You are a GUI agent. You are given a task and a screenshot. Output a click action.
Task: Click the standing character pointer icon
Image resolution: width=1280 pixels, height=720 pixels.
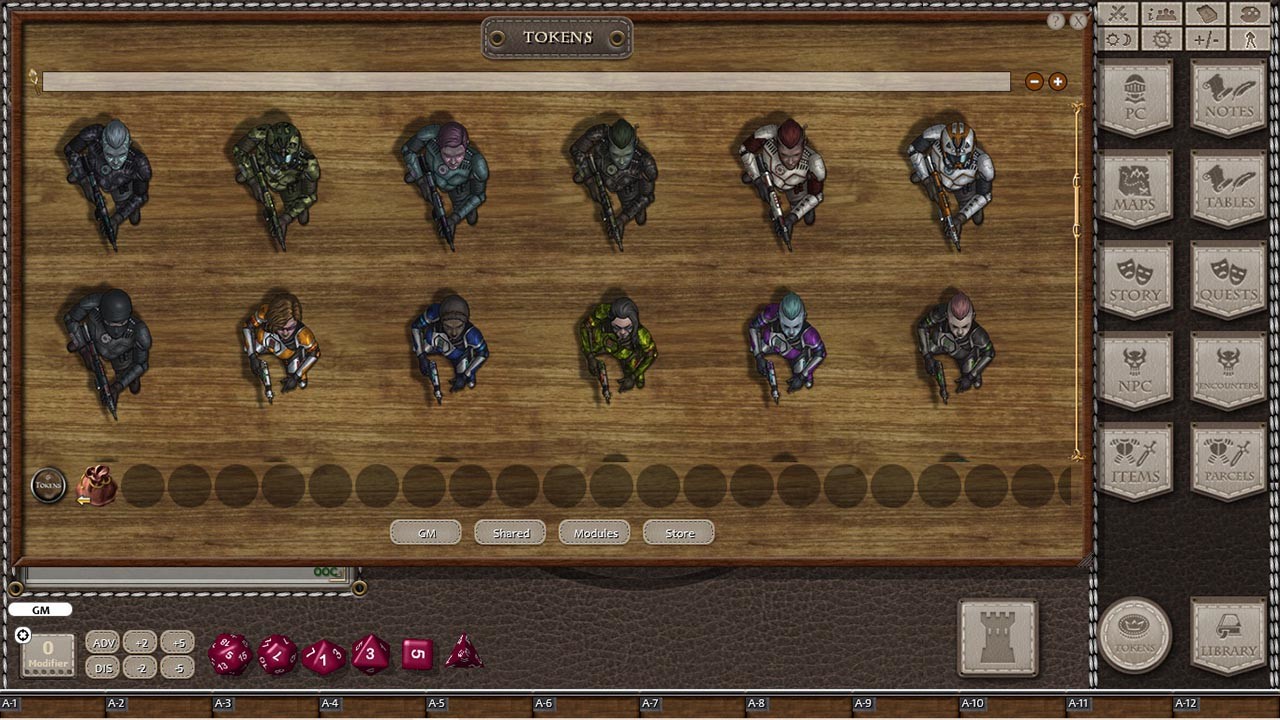pyautogui.click(x=1248, y=39)
